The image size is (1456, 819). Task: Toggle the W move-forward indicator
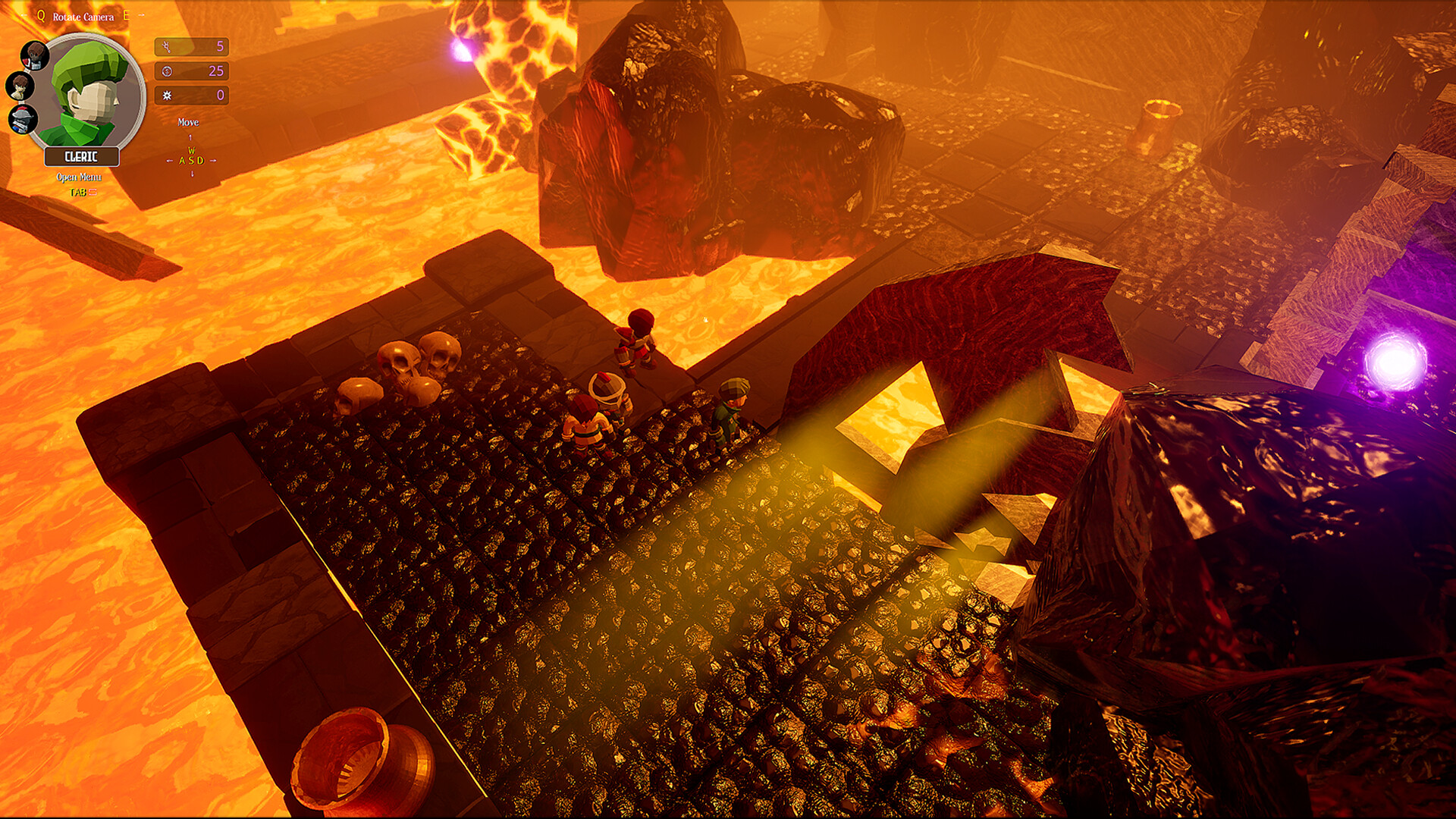pos(191,150)
